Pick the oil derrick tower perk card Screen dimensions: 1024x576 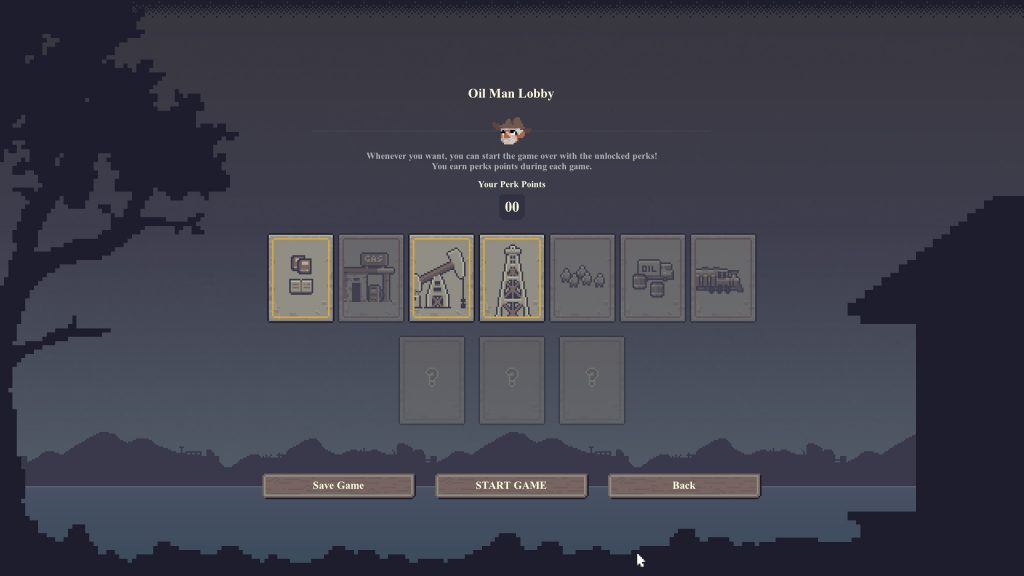pyautogui.click(x=512, y=278)
